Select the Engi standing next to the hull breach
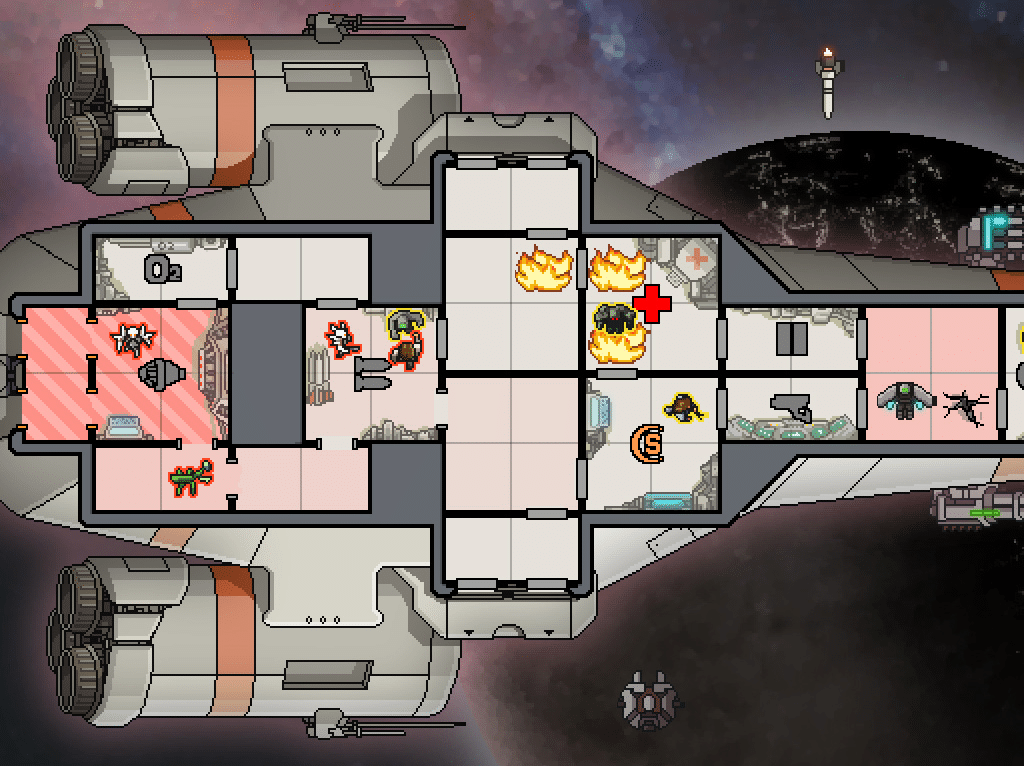The height and width of the screenshot is (766, 1024). coord(905,400)
